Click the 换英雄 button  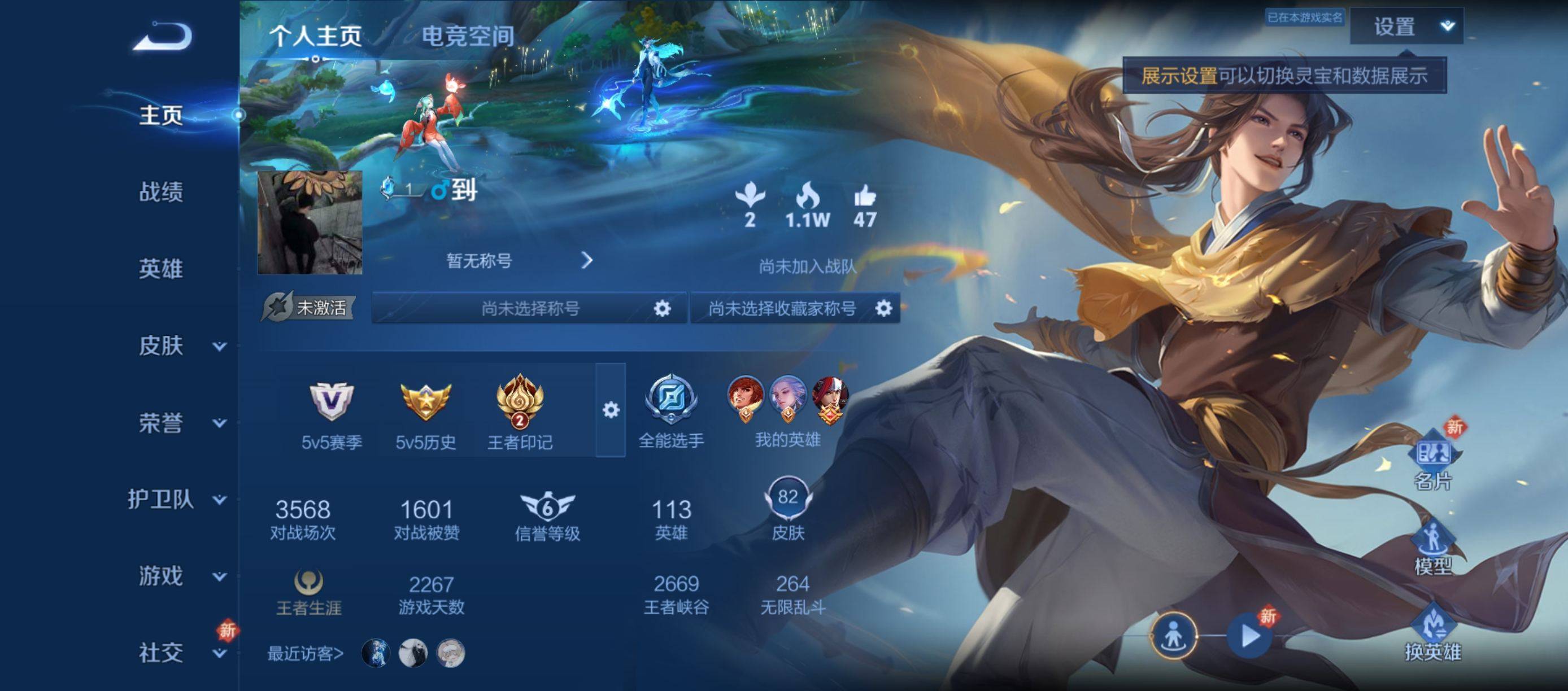pos(1432,633)
